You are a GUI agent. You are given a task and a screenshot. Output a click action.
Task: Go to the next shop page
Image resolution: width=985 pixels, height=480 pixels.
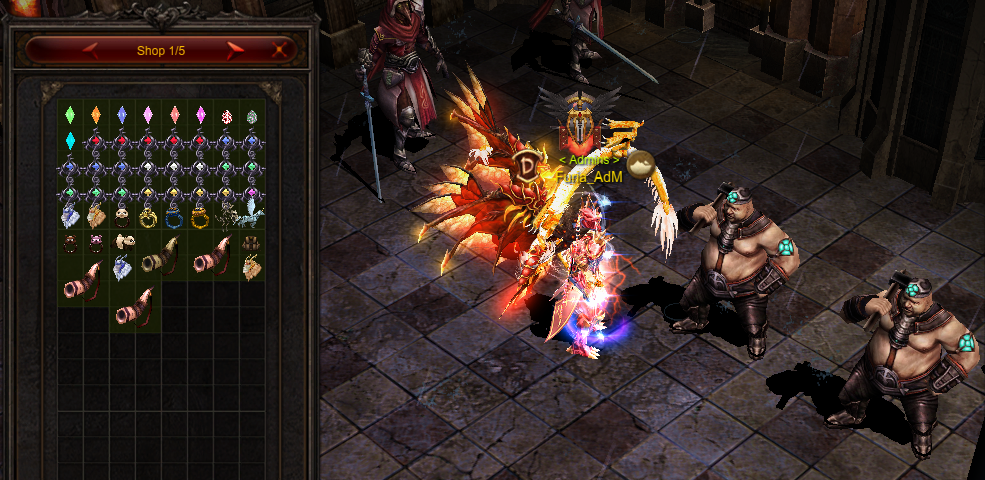236,48
